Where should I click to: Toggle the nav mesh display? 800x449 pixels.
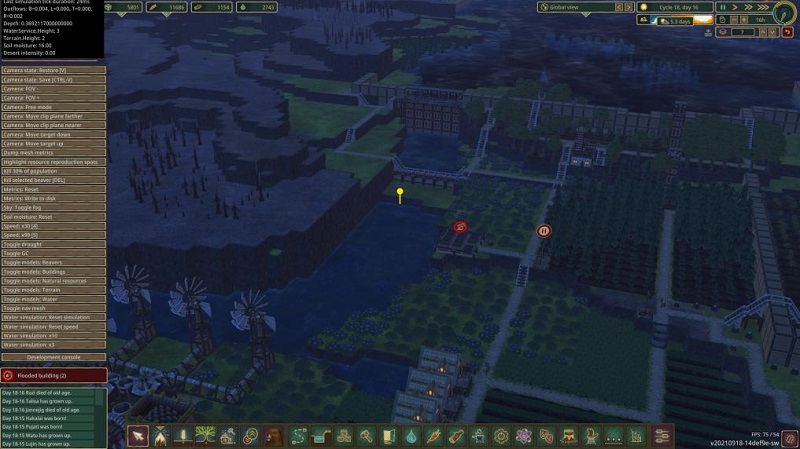click(x=54, y=309)
